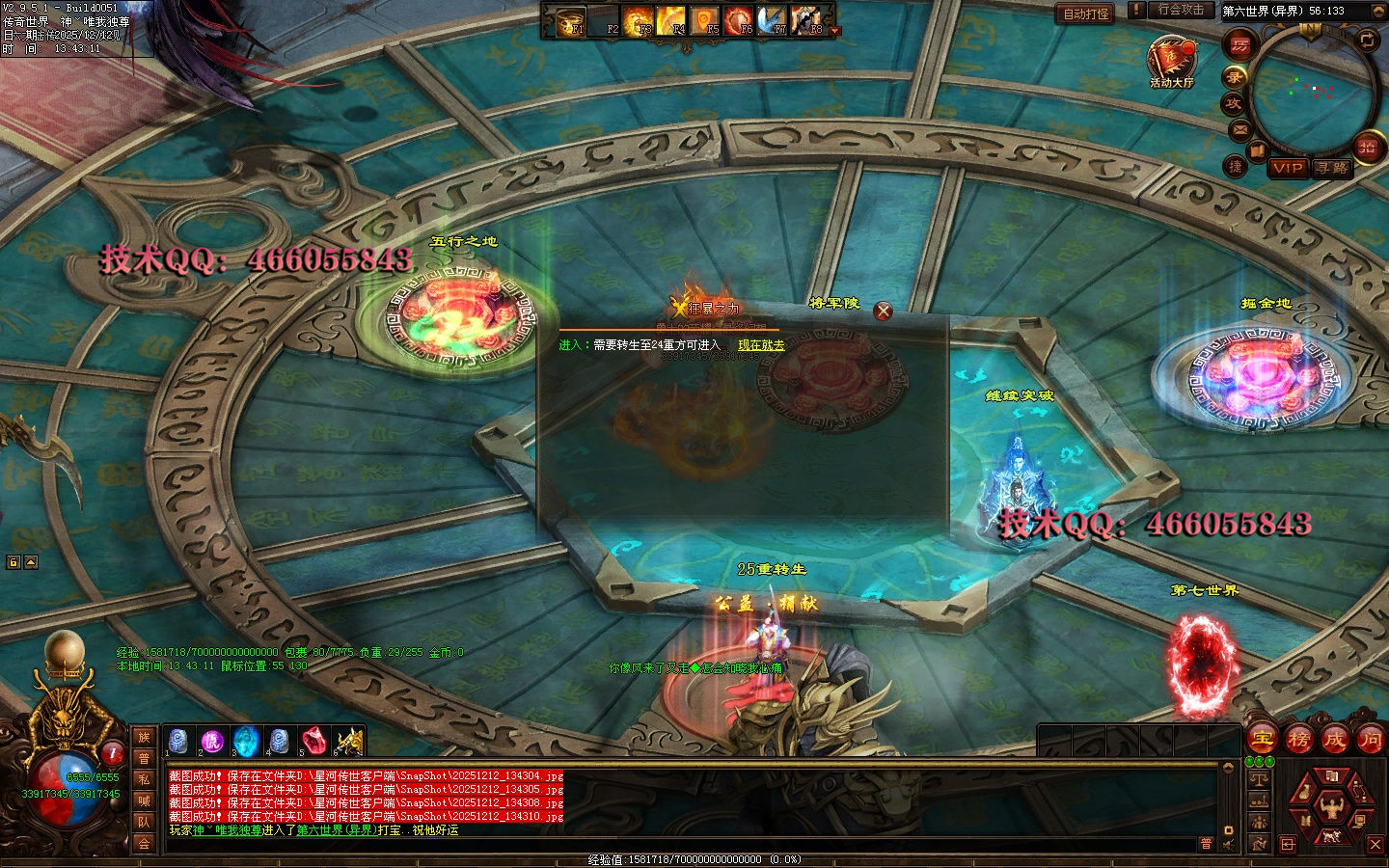Switch chat to 私 private channel
This screenshot has width=1389, height=868.
click(144, 779)
